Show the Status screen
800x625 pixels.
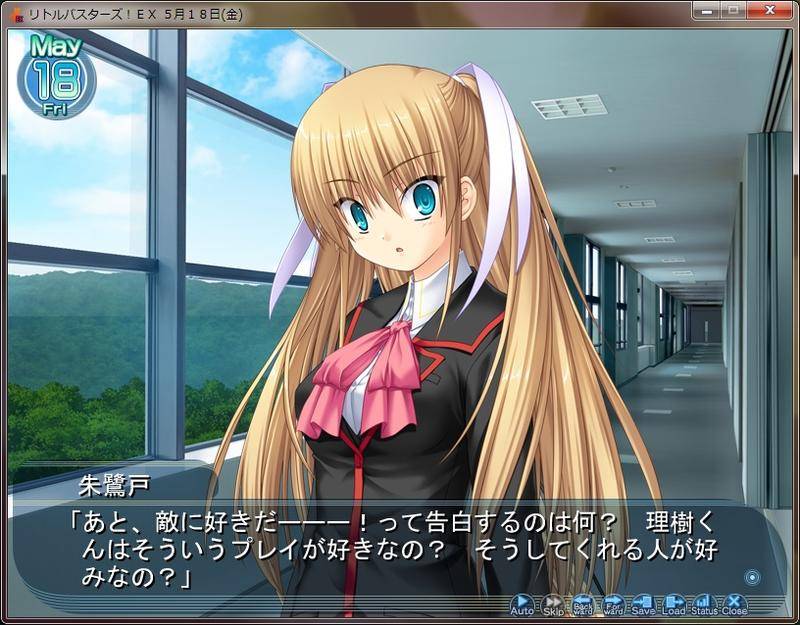[x=704, y=604]
